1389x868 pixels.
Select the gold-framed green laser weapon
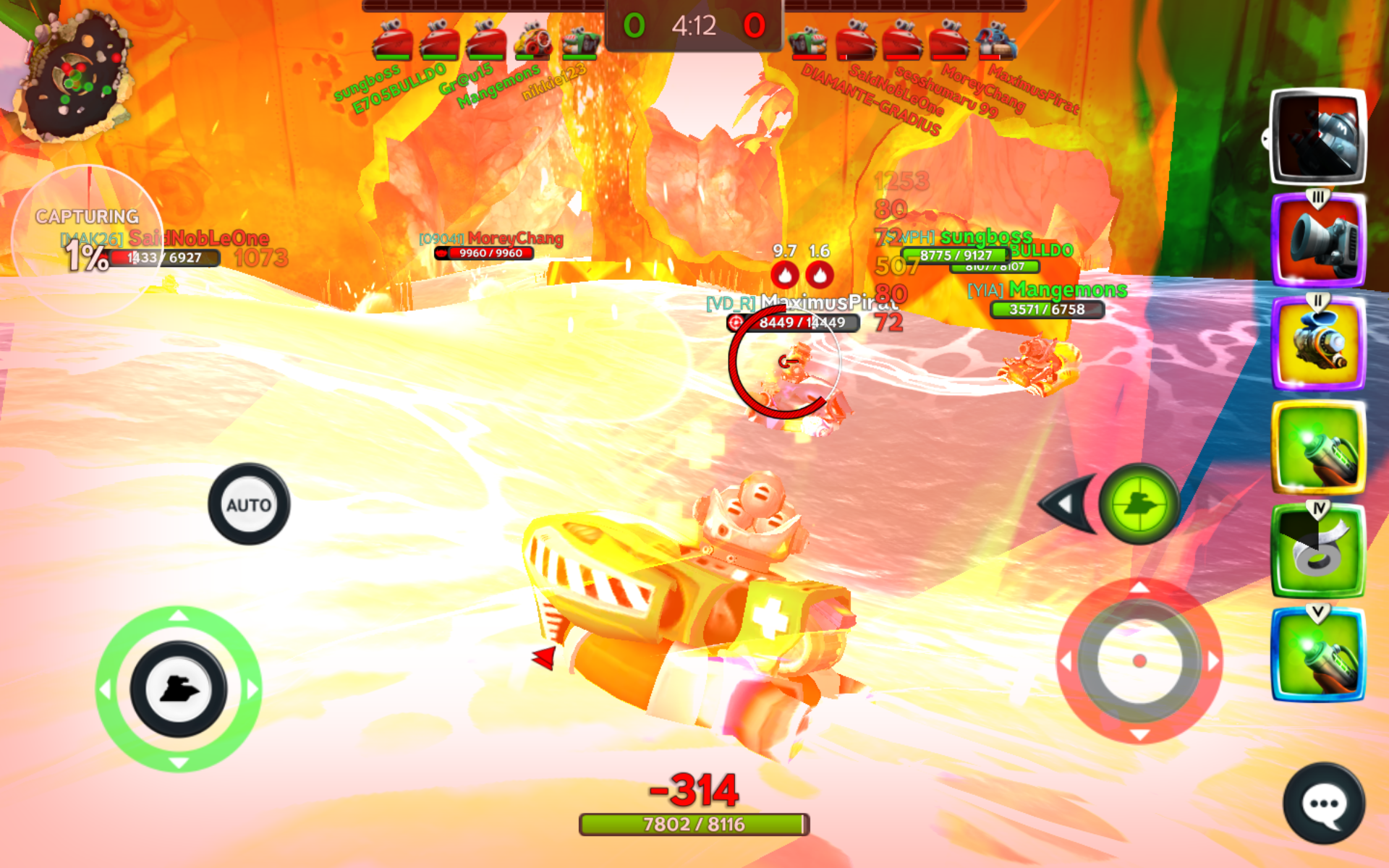pyautogui.click(x=1318, y=448)
